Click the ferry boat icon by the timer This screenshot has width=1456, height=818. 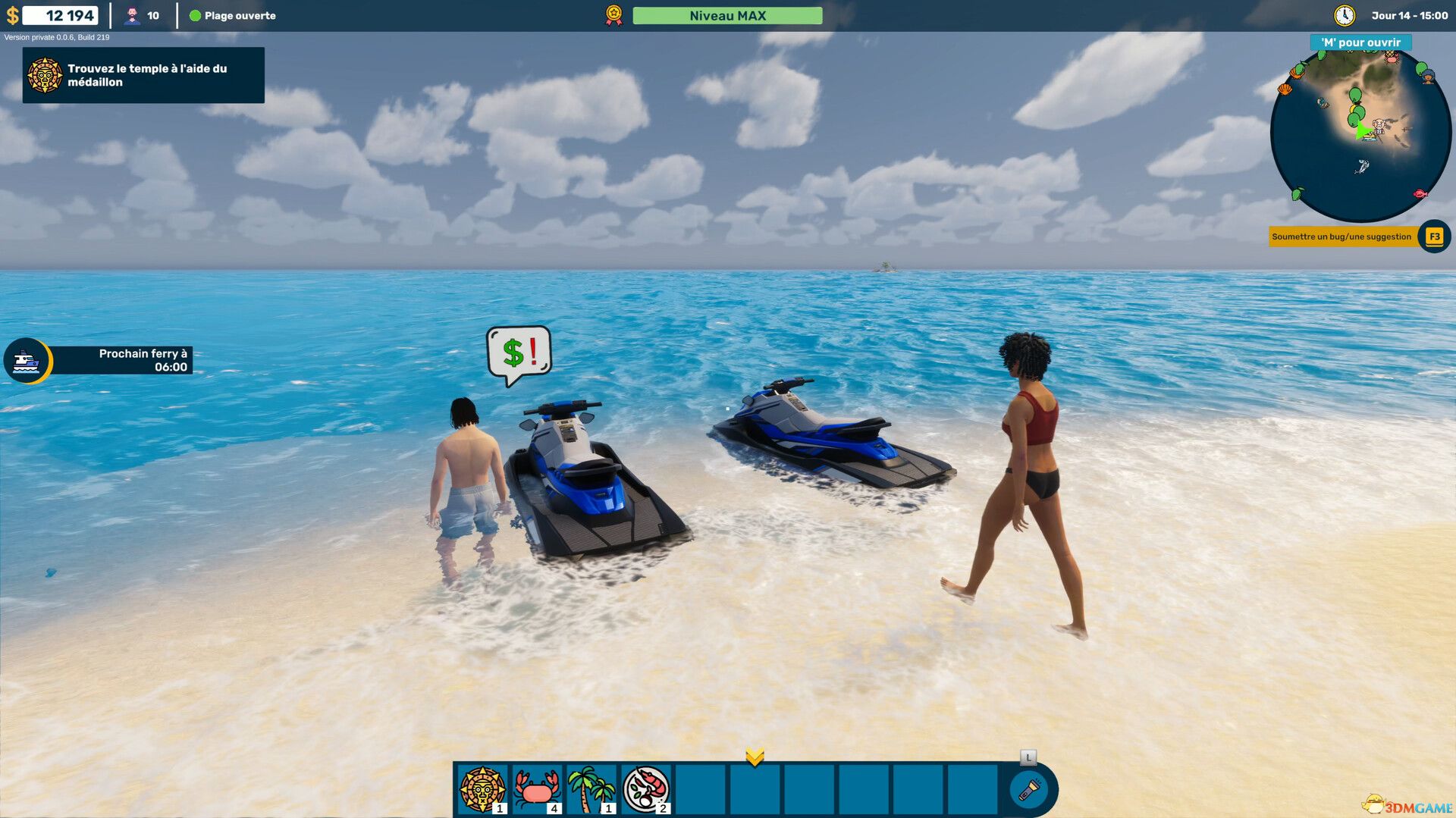(x=27, y=360)
